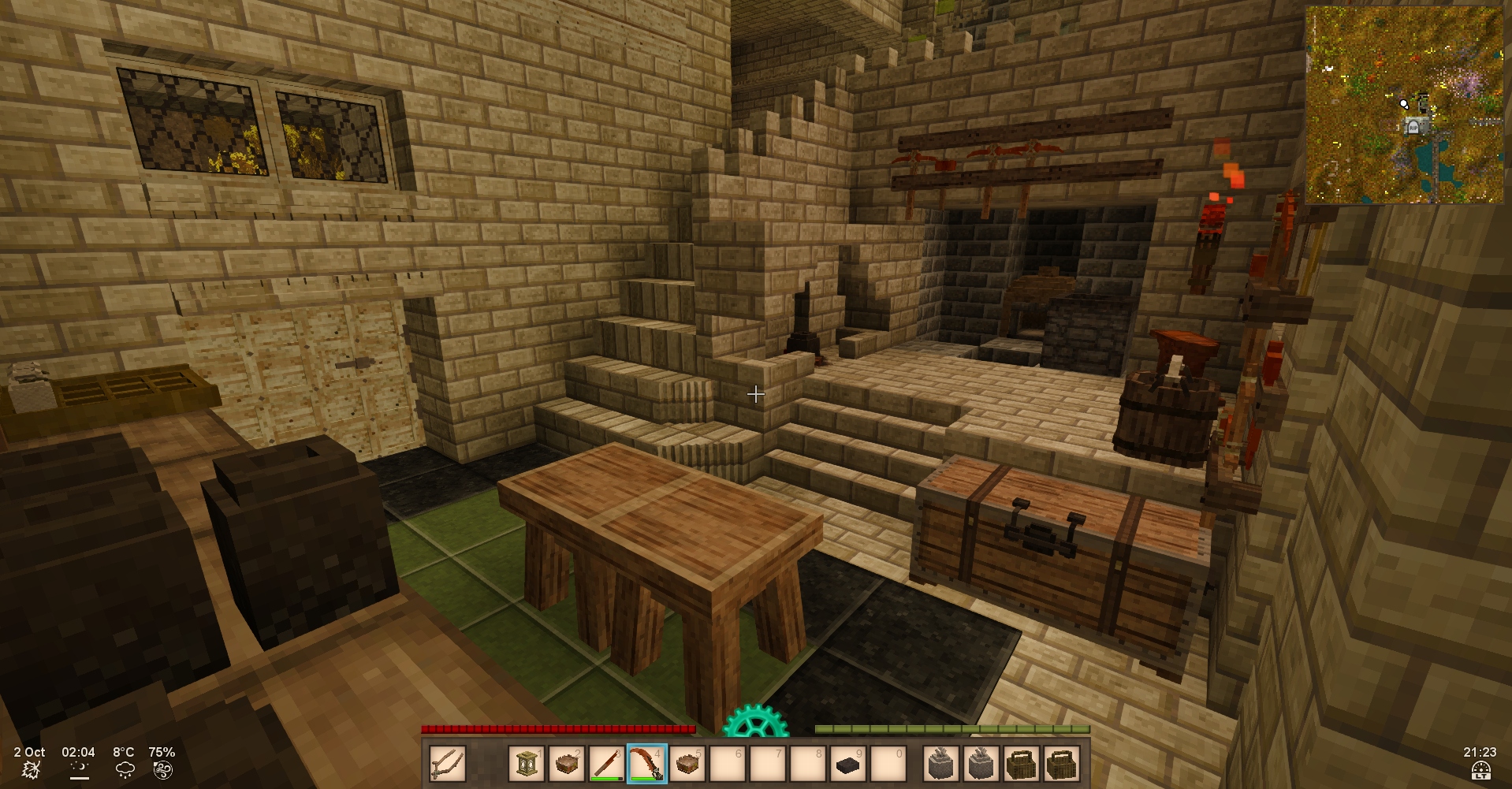Select the lantern in hotbar slot 1
The width and height of the screenshot is (1512, 789).
pyautogui.click(x=527, y=764)
